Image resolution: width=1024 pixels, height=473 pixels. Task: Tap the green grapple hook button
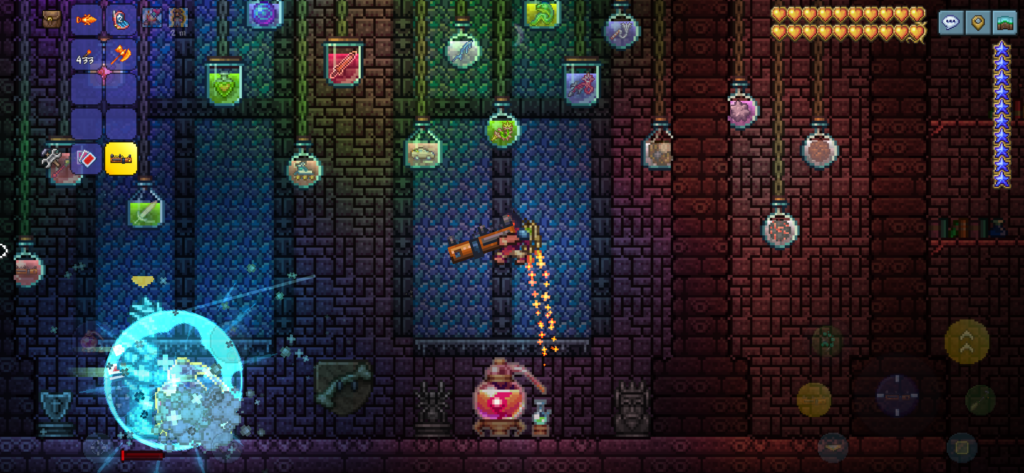(x=980, y=400)
